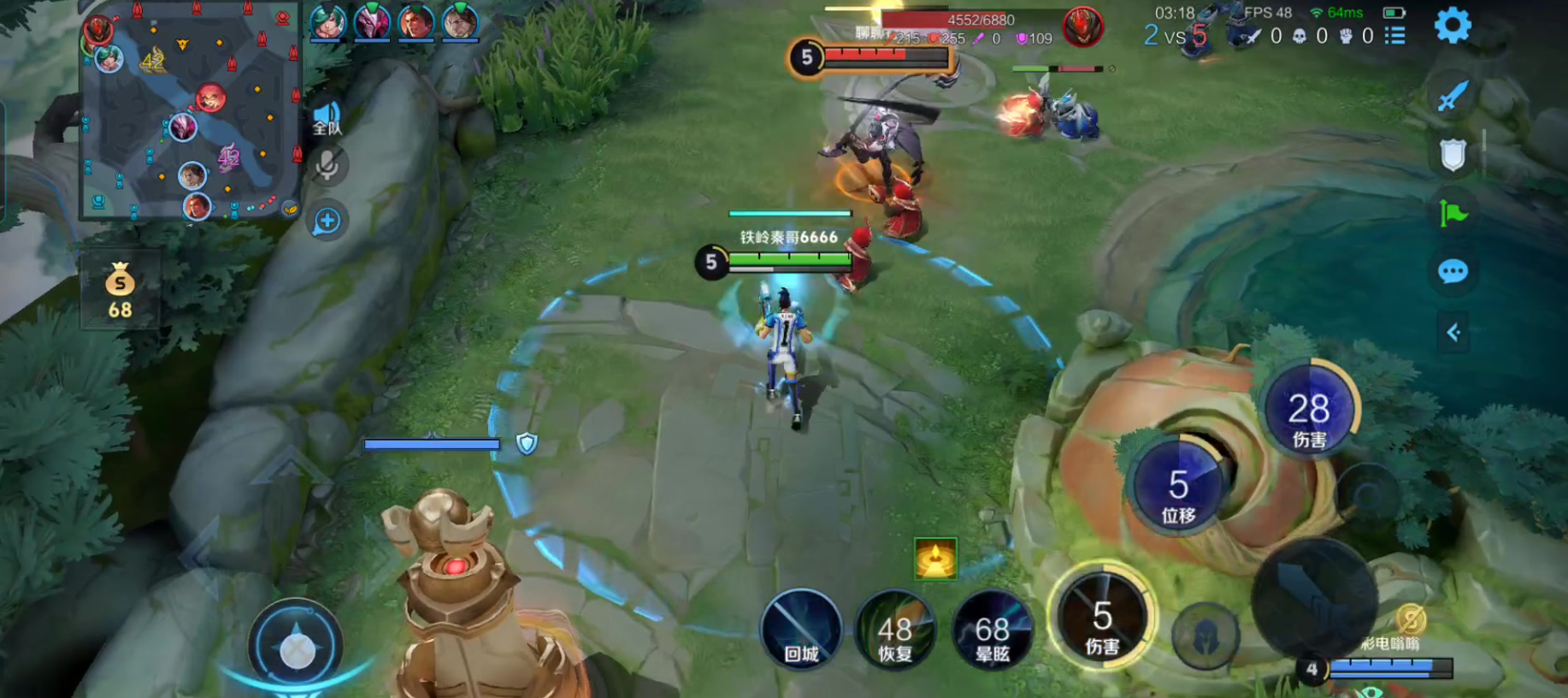Open the settings gear menu
The width and height of the screenshot is (1568, 698).
click(1452, 26)
